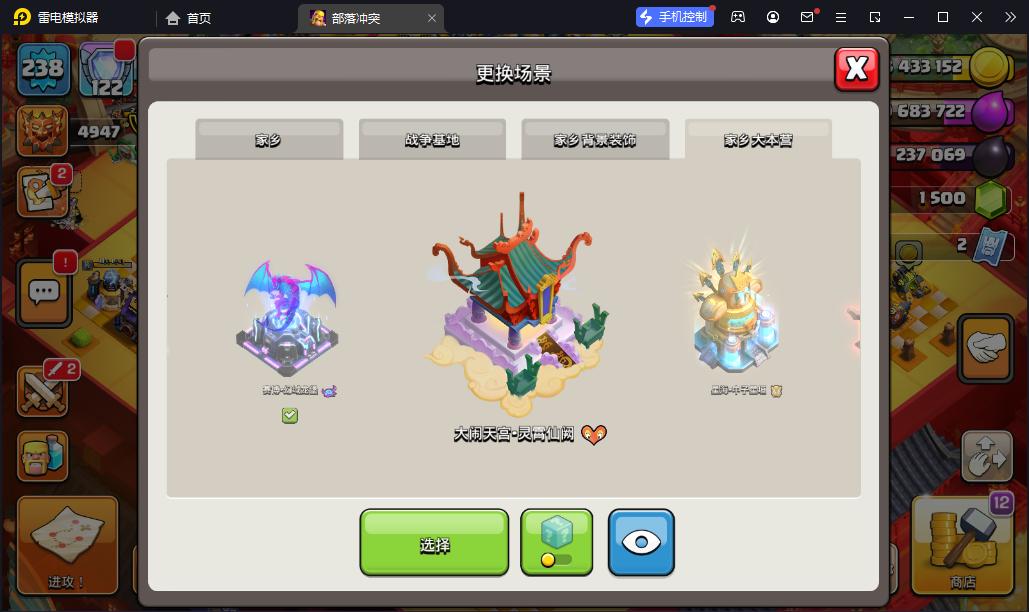Switch to the 家乡 tab
The height and width of the screenshot is (612, 1029).
tap(268, 140)
